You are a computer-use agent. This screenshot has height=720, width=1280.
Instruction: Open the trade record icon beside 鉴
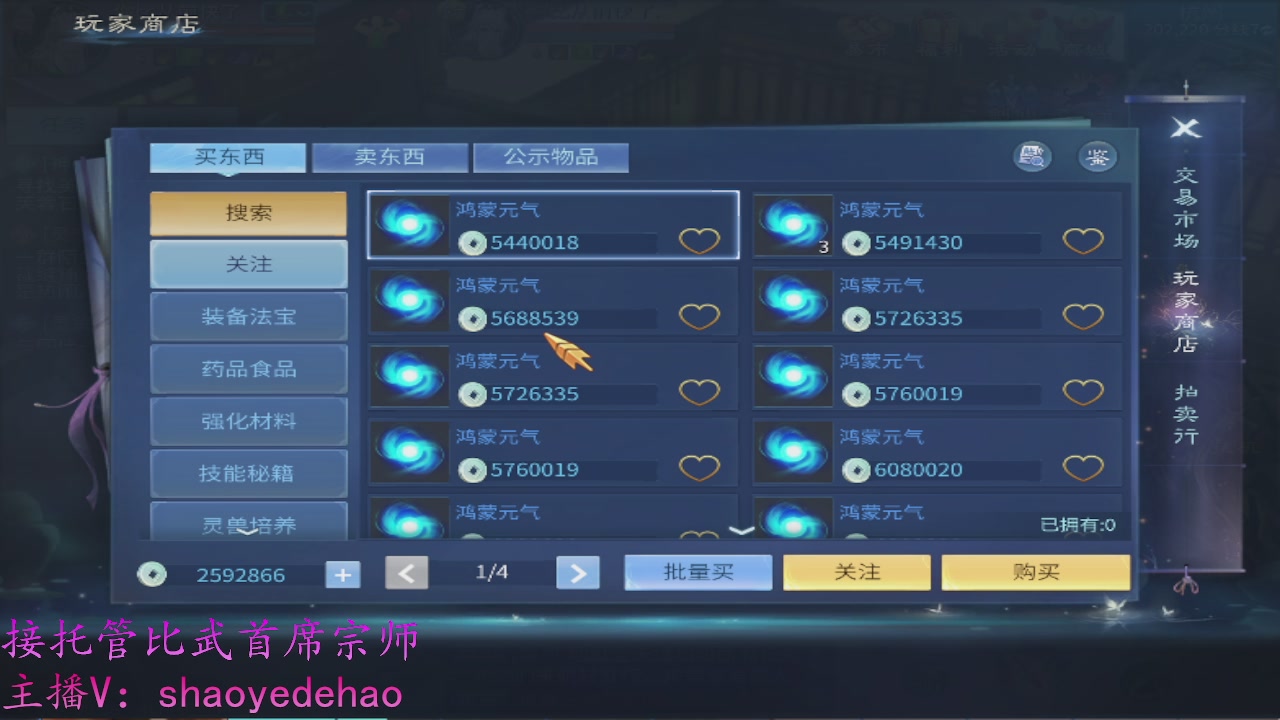point(1032,157)
